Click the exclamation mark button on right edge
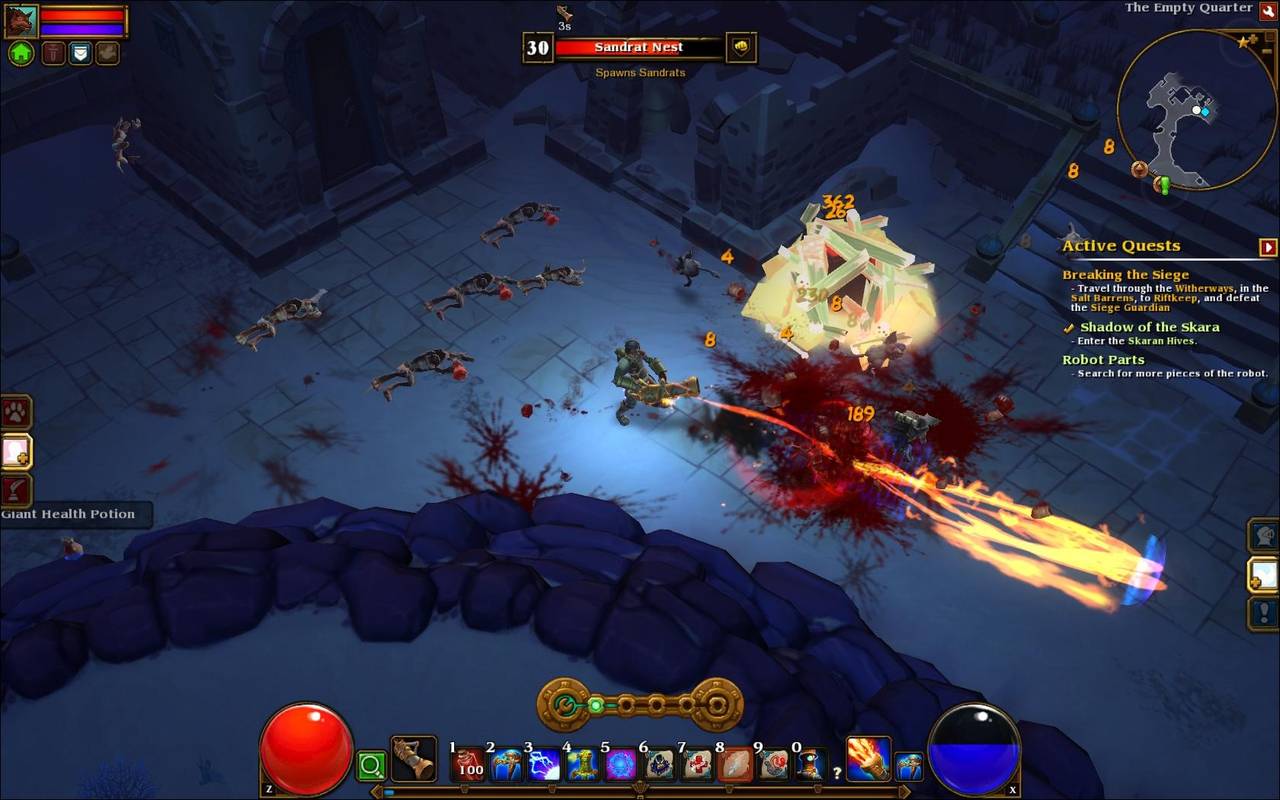Image resolution: width=1280 pixels, height=800 pixels. click(x=1264, y=612)
